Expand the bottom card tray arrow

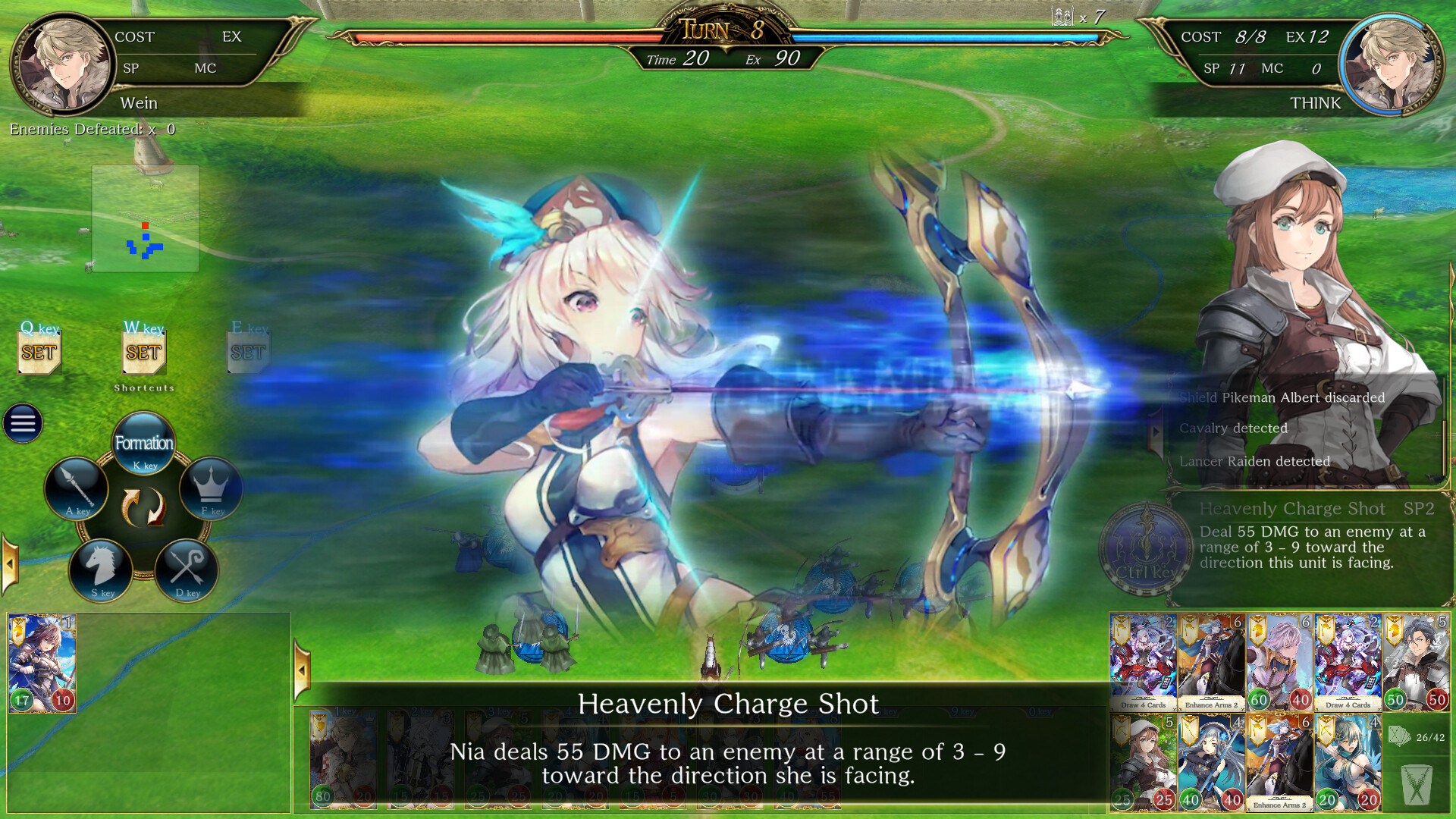302,669
